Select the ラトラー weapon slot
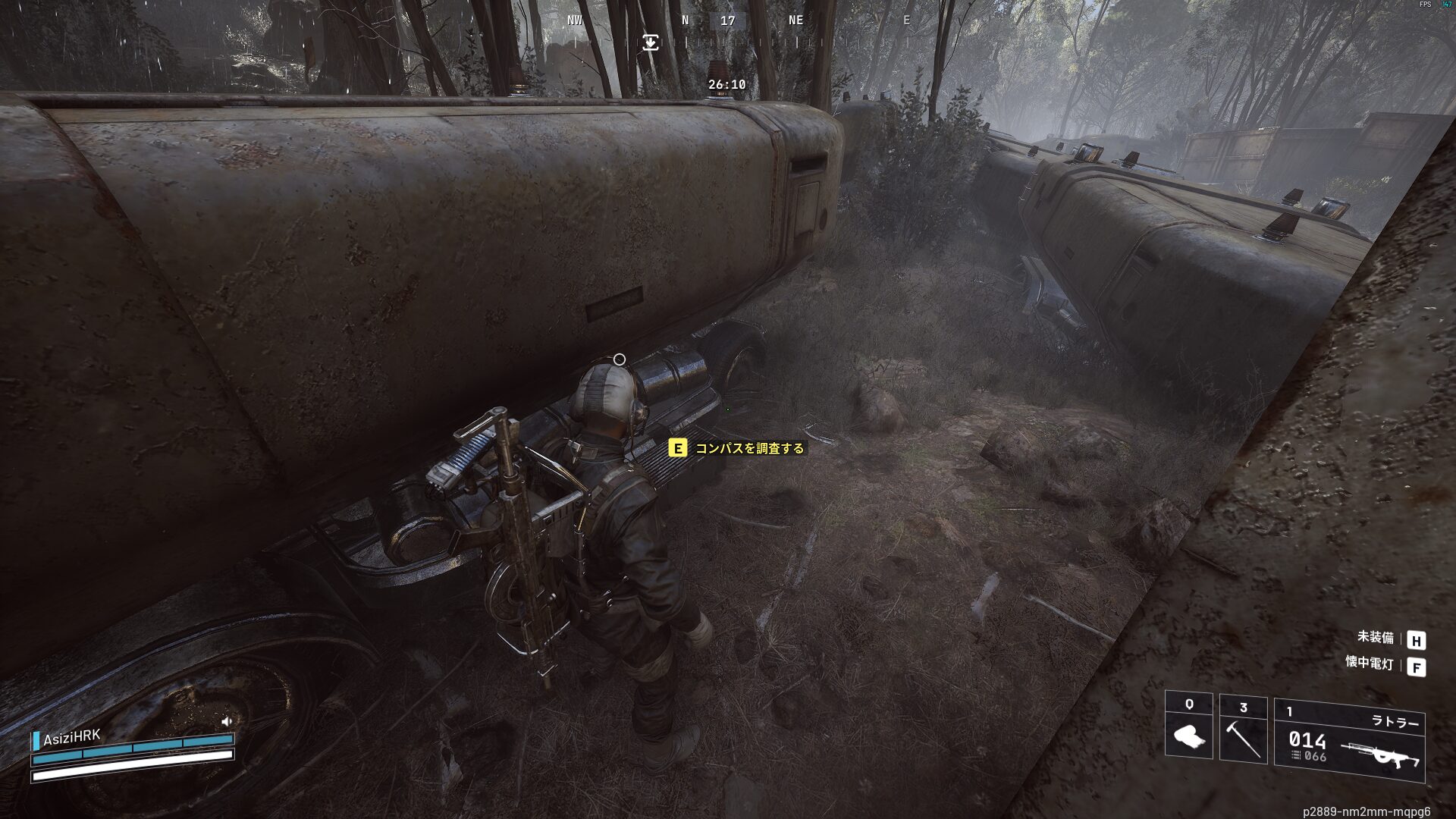This screenshot has width=1456, height=819. 1350,741
